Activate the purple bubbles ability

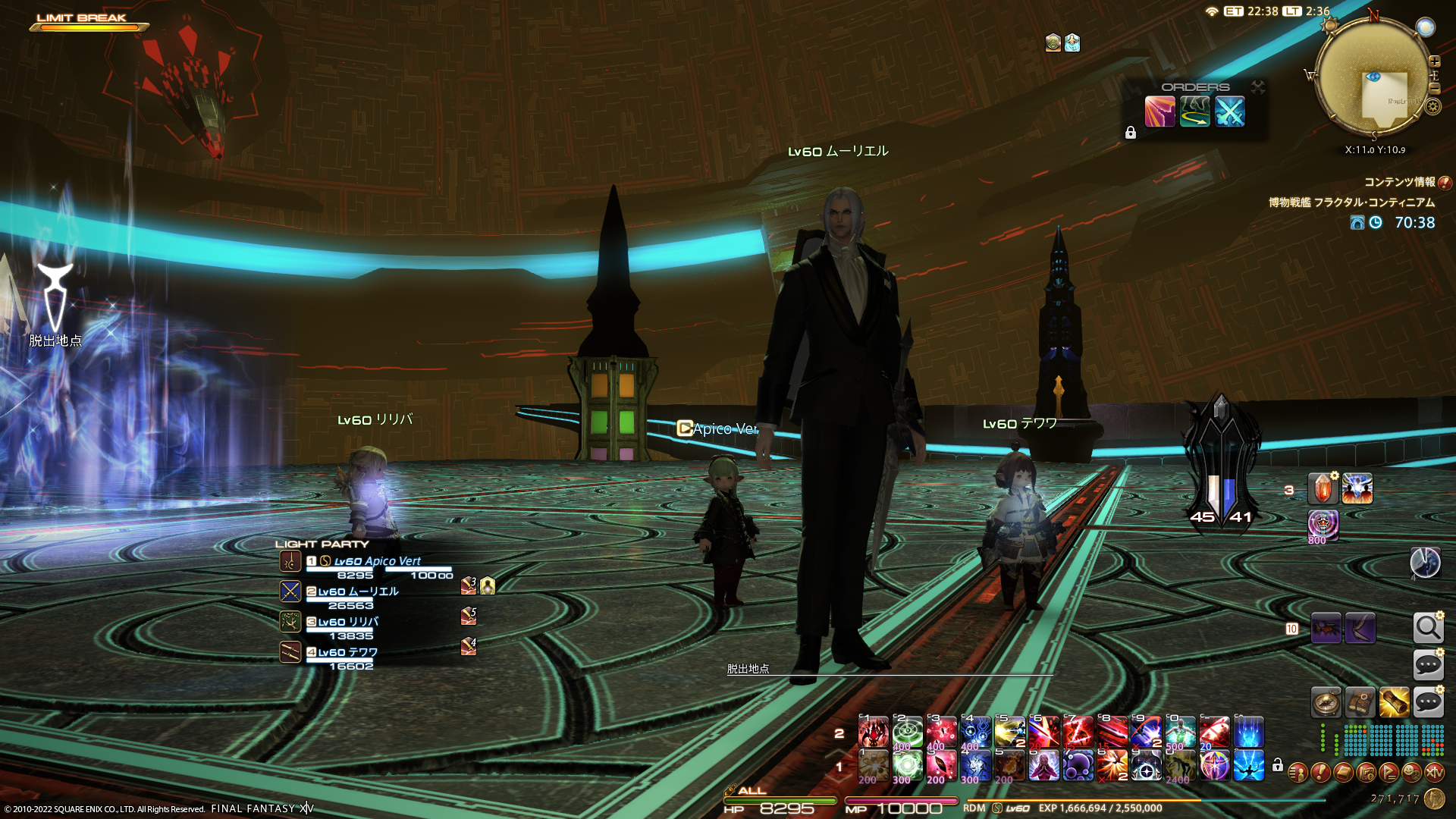click(x=1078, y=766)
